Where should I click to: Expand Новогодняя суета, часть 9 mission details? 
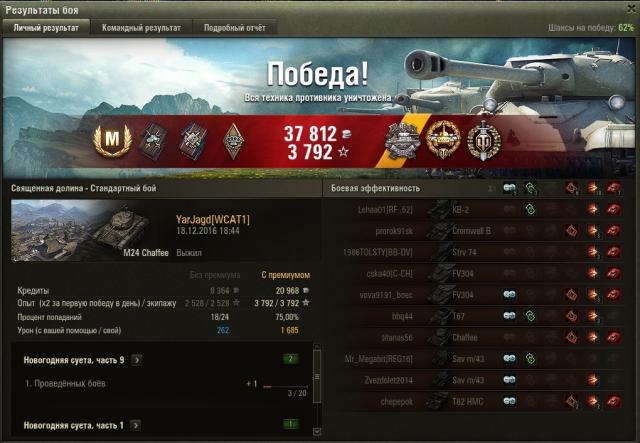(x=136, y=359)
